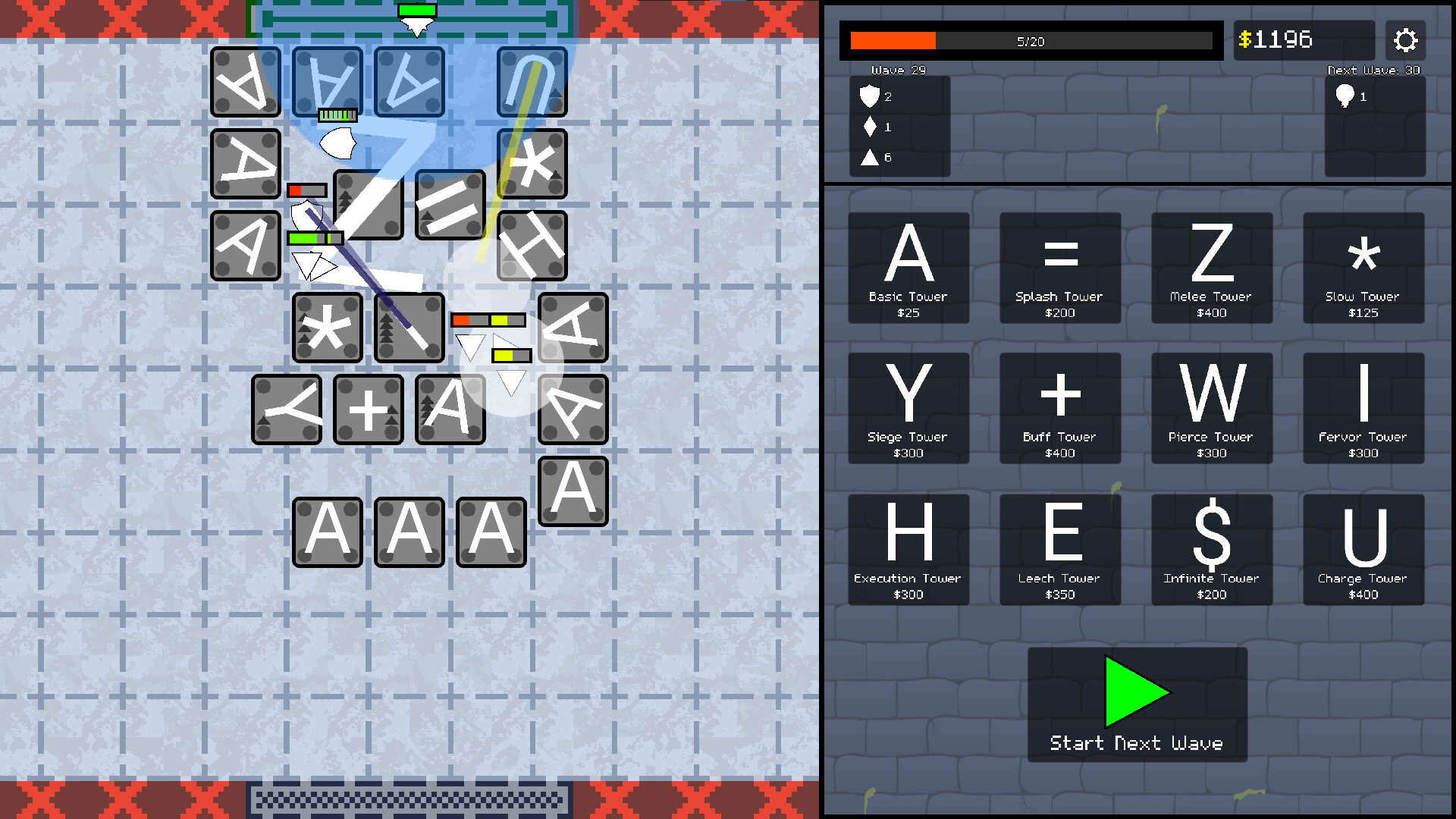This screenshot has height=819, width=1456.
Task: Select the Splash Tower
Action: [x=1059, y=267]
